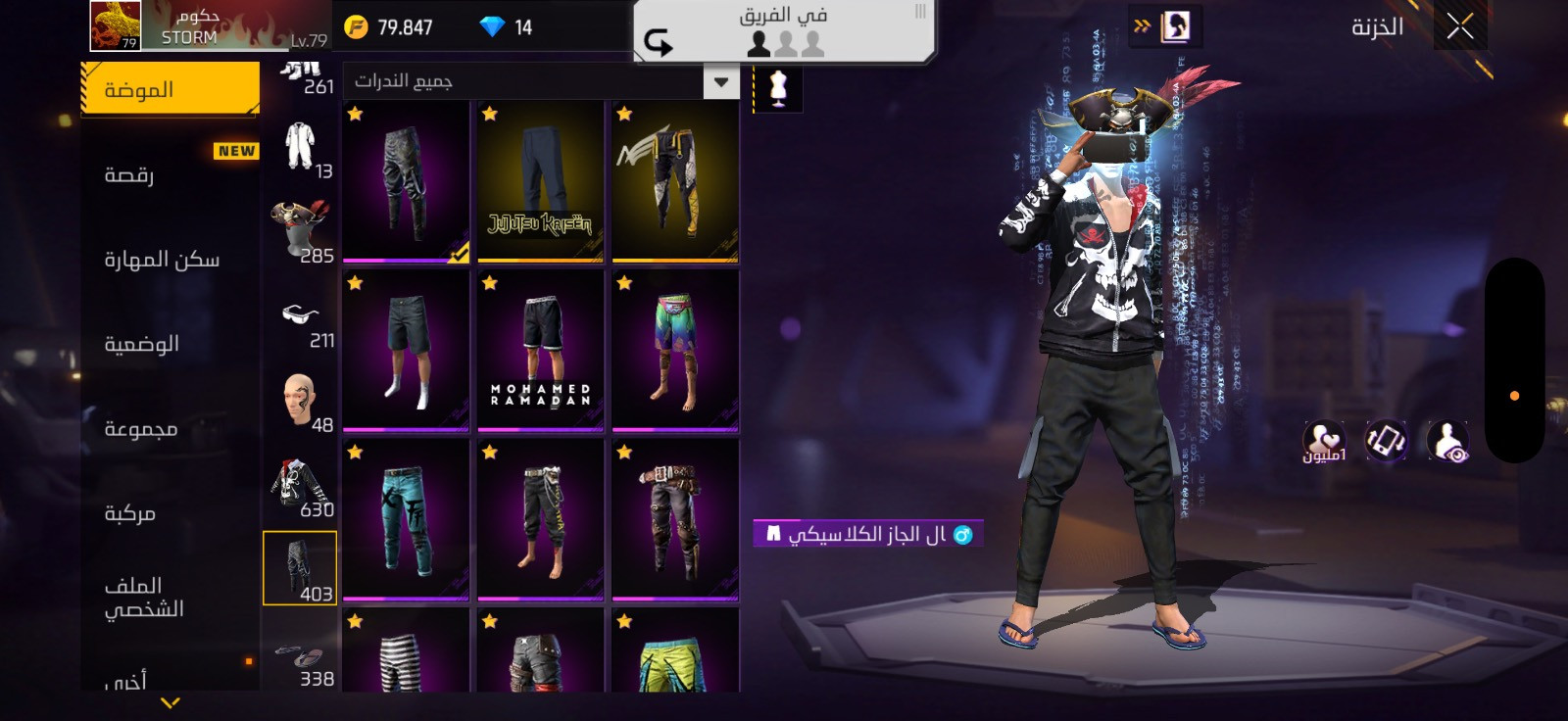
Task: Toggle the character view eye icon
Action: (x=1447, y=442)
